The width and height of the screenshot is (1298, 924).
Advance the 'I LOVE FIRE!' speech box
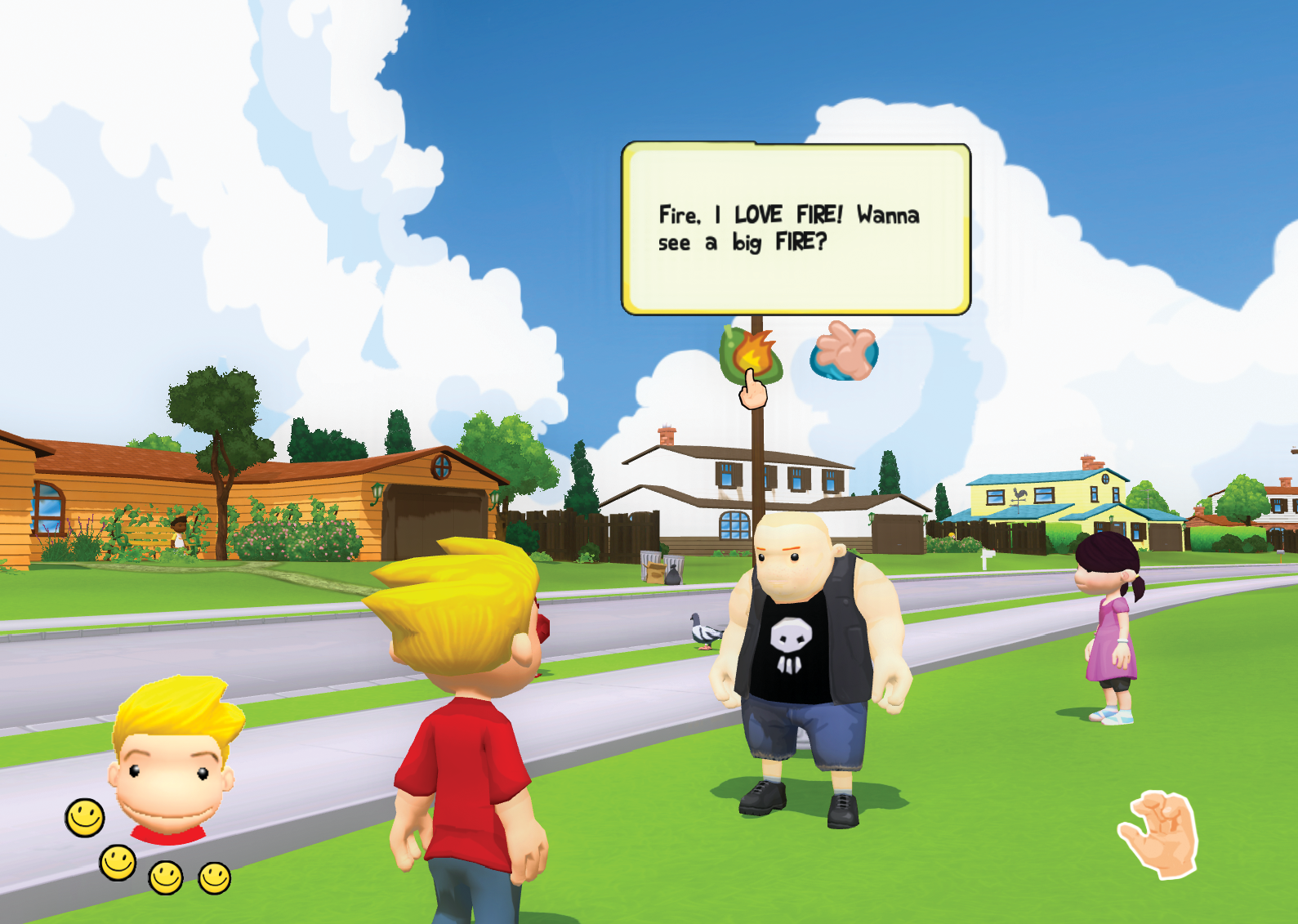(796, 229)
